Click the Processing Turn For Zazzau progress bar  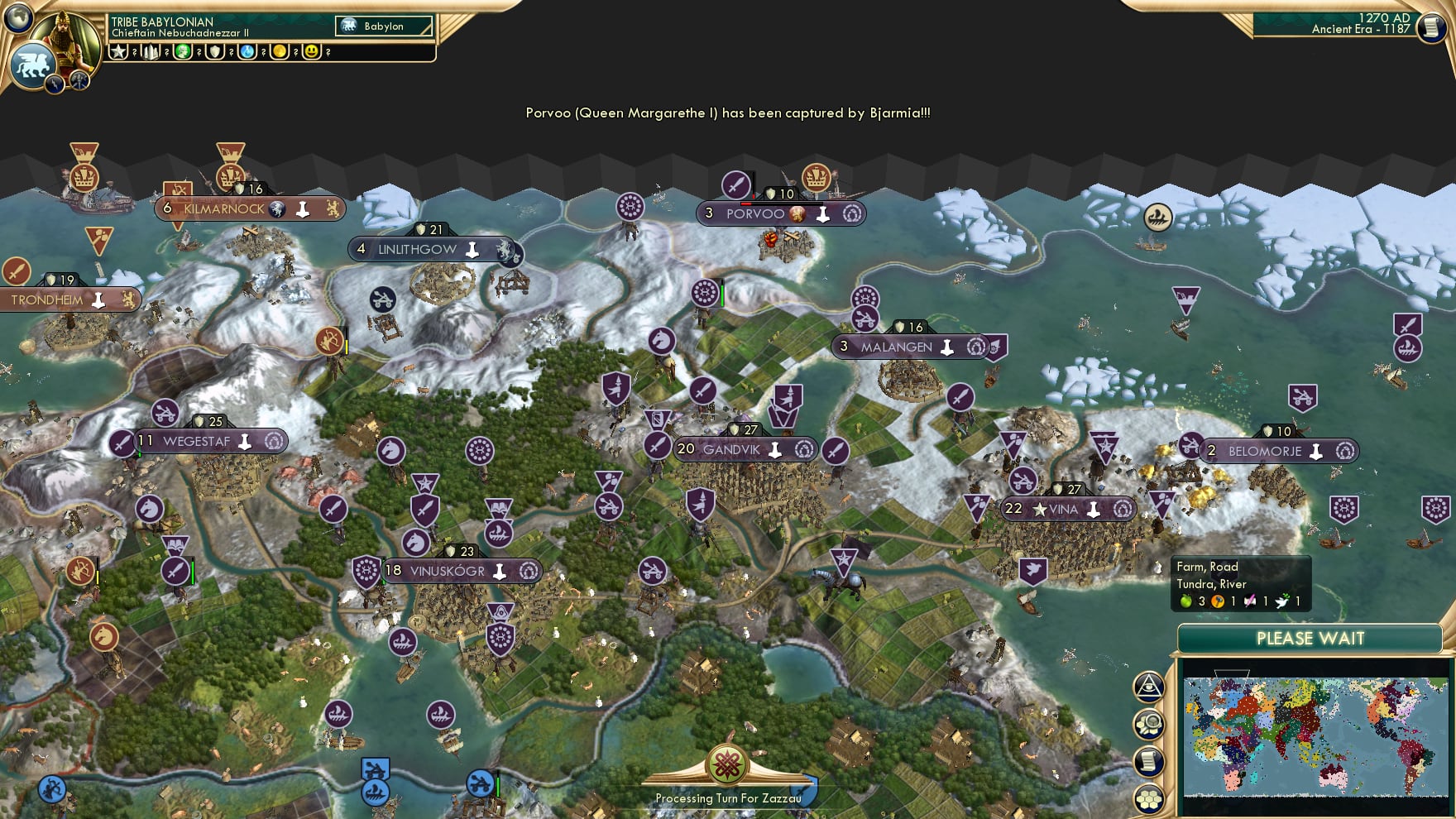tap(727, 799)
